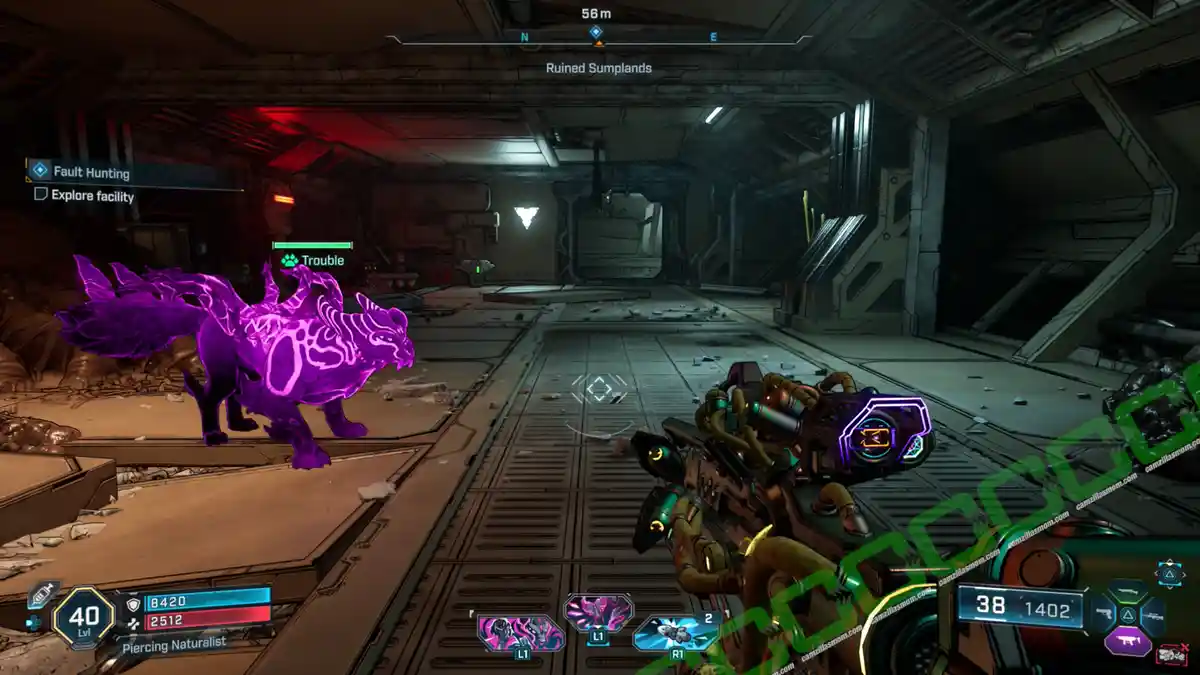
Task: Select the purple highlighted weapon slot
Action: pyautogui.click(x=1128, y=642)
